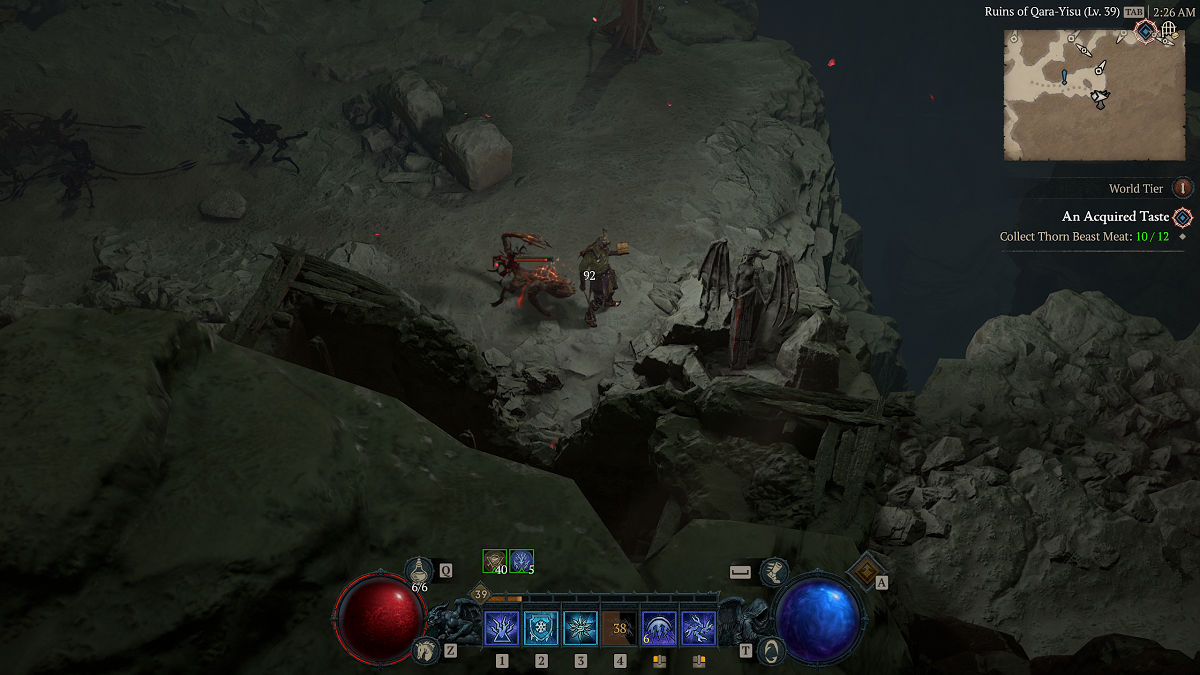Inspect the lightning buff icon showing 5
This screenshot has height=675, width=1200.
(x=521, y=562)
